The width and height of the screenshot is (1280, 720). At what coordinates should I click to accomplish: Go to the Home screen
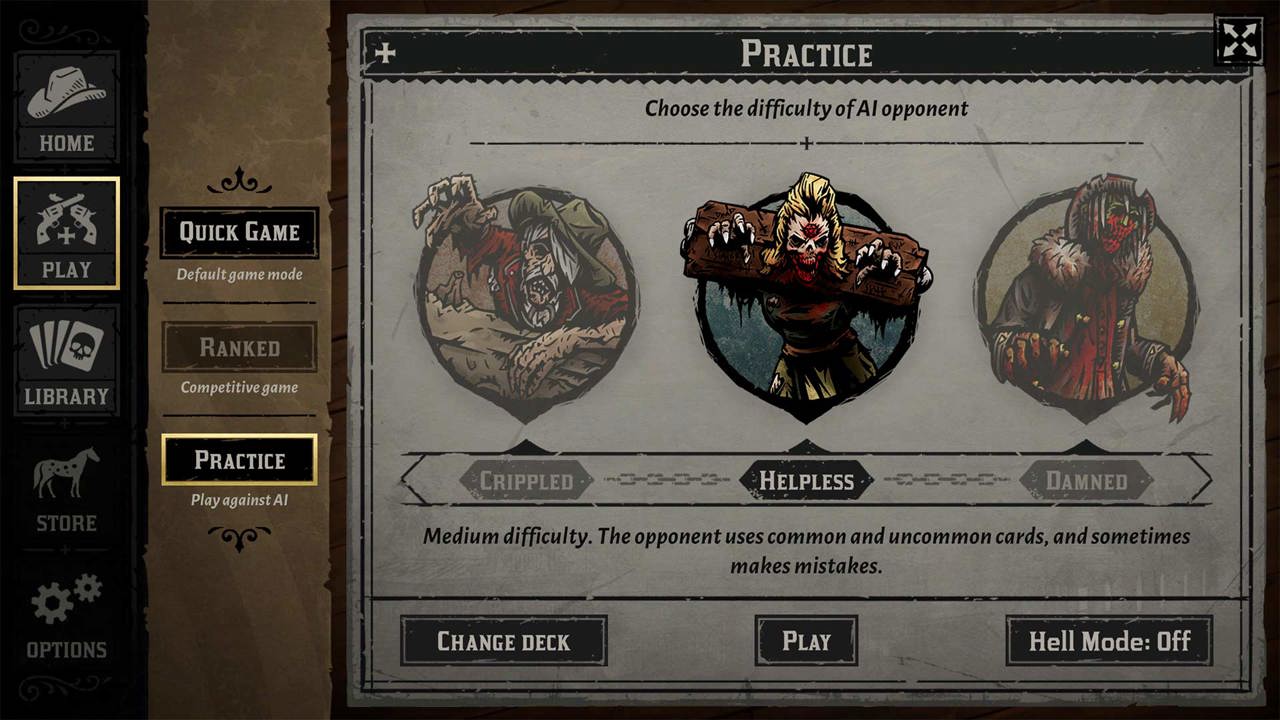coord(66,107)
